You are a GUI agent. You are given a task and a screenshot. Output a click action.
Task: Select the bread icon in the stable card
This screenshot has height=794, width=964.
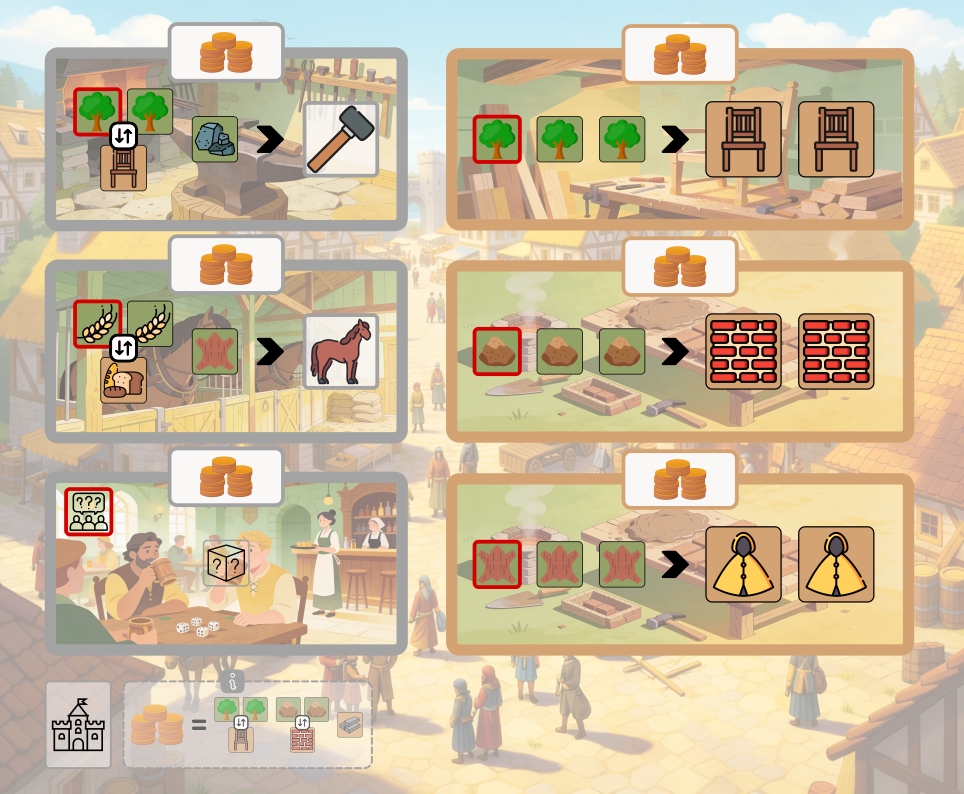(x=124, y=380)
